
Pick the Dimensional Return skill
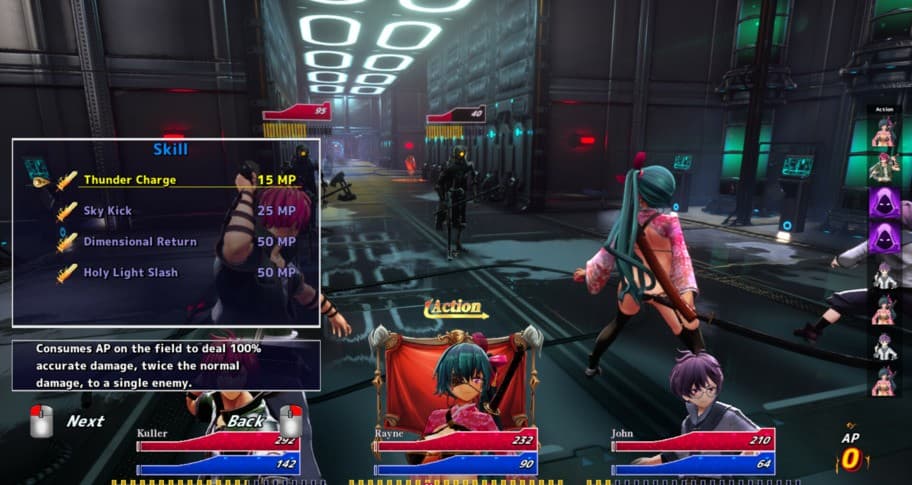pos(140,242)
